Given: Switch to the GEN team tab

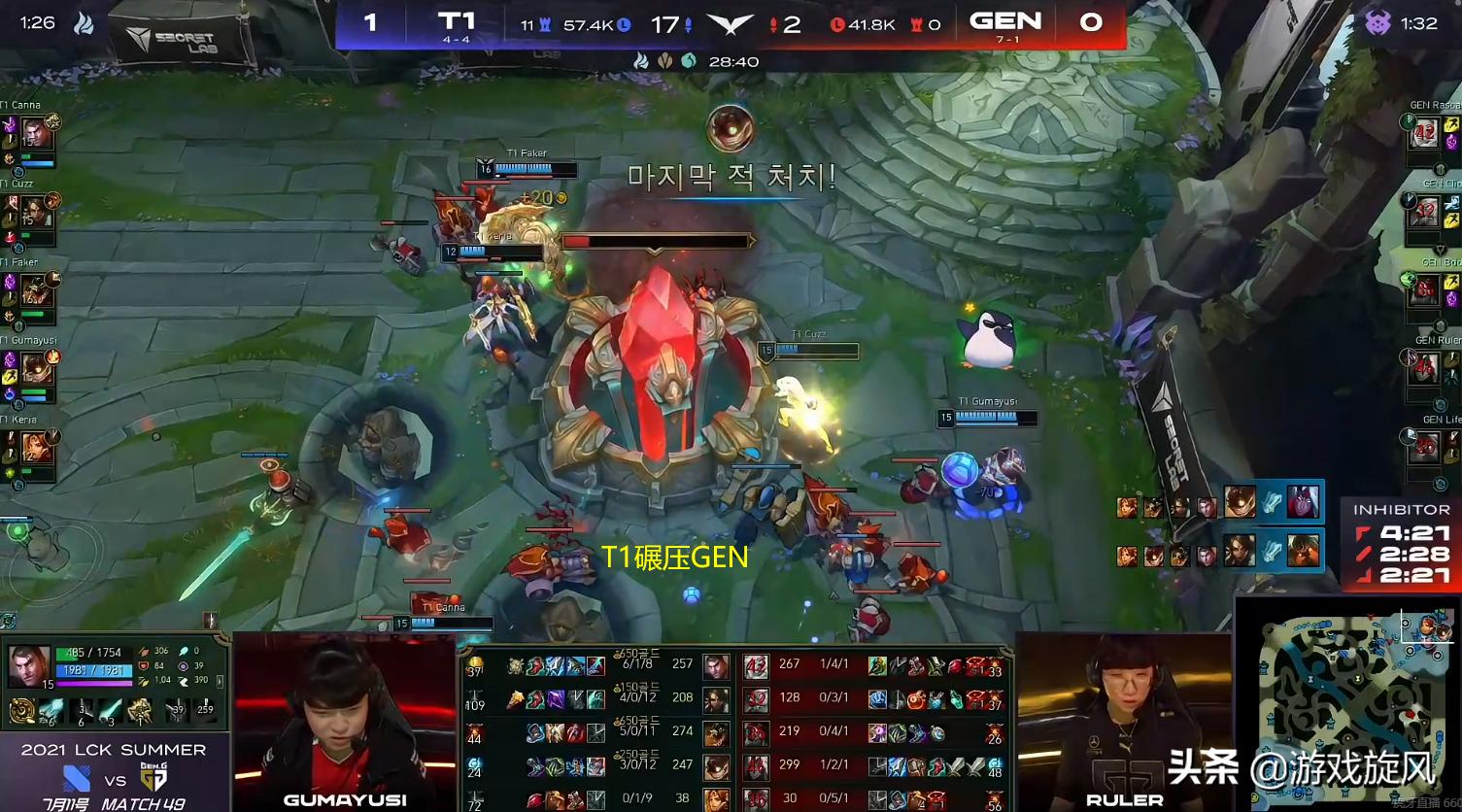Looking at the screenshot, I should [x=1006, y=20].
